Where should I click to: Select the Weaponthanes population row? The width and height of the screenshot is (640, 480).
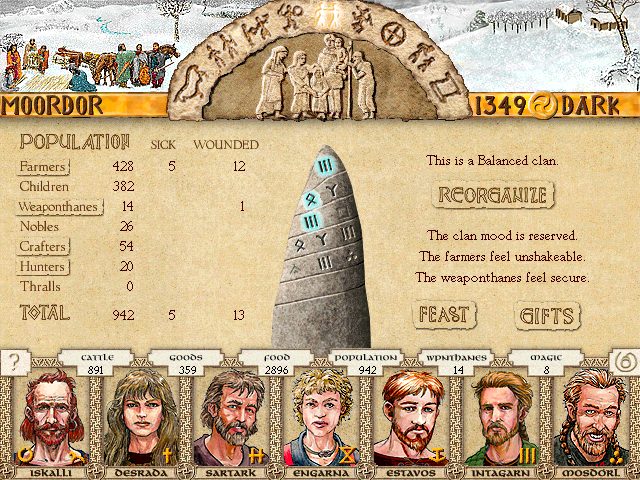click(x=56, y=207)
